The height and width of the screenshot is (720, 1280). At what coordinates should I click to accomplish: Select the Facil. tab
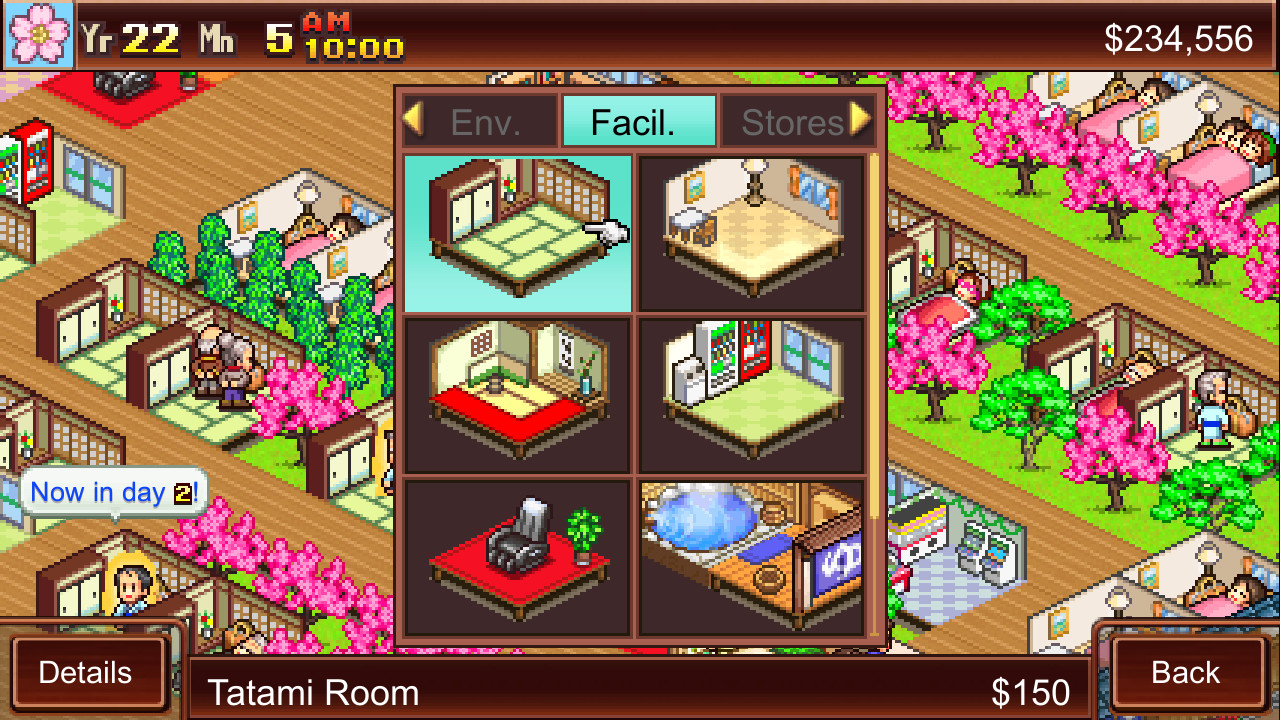[x=639, y=120]
